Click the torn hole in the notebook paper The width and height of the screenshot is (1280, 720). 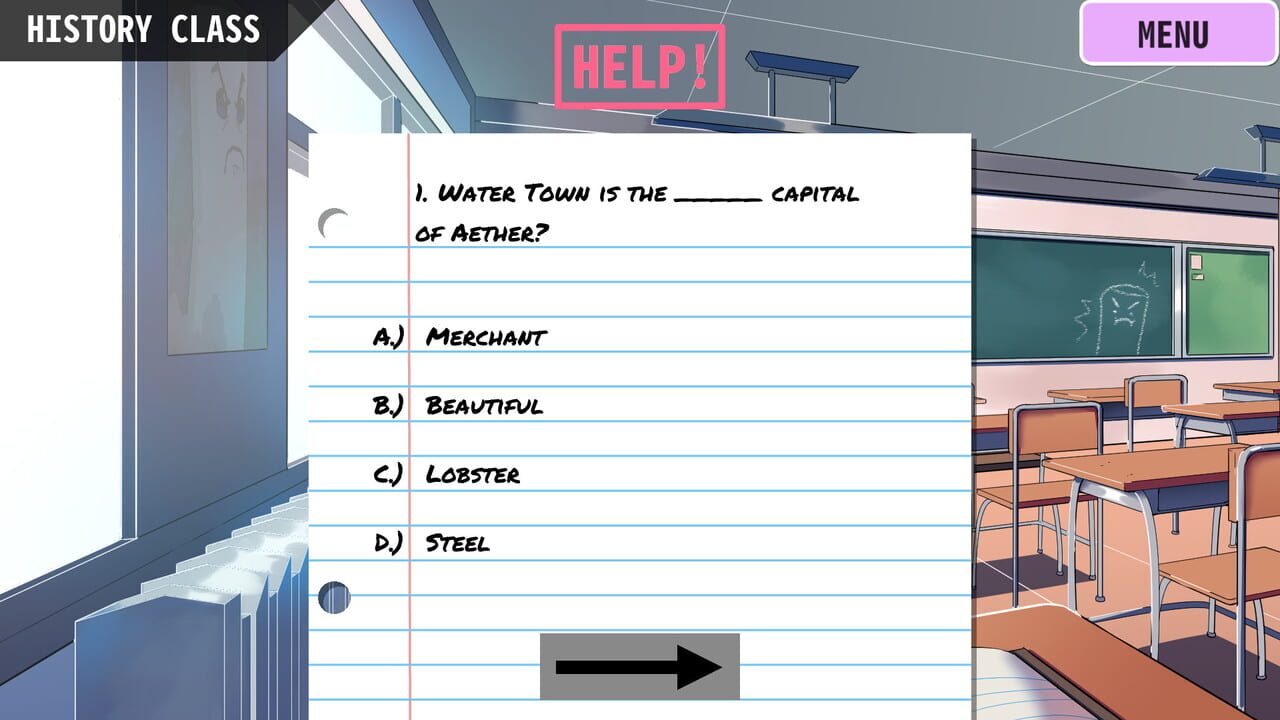tap(336, 599)
